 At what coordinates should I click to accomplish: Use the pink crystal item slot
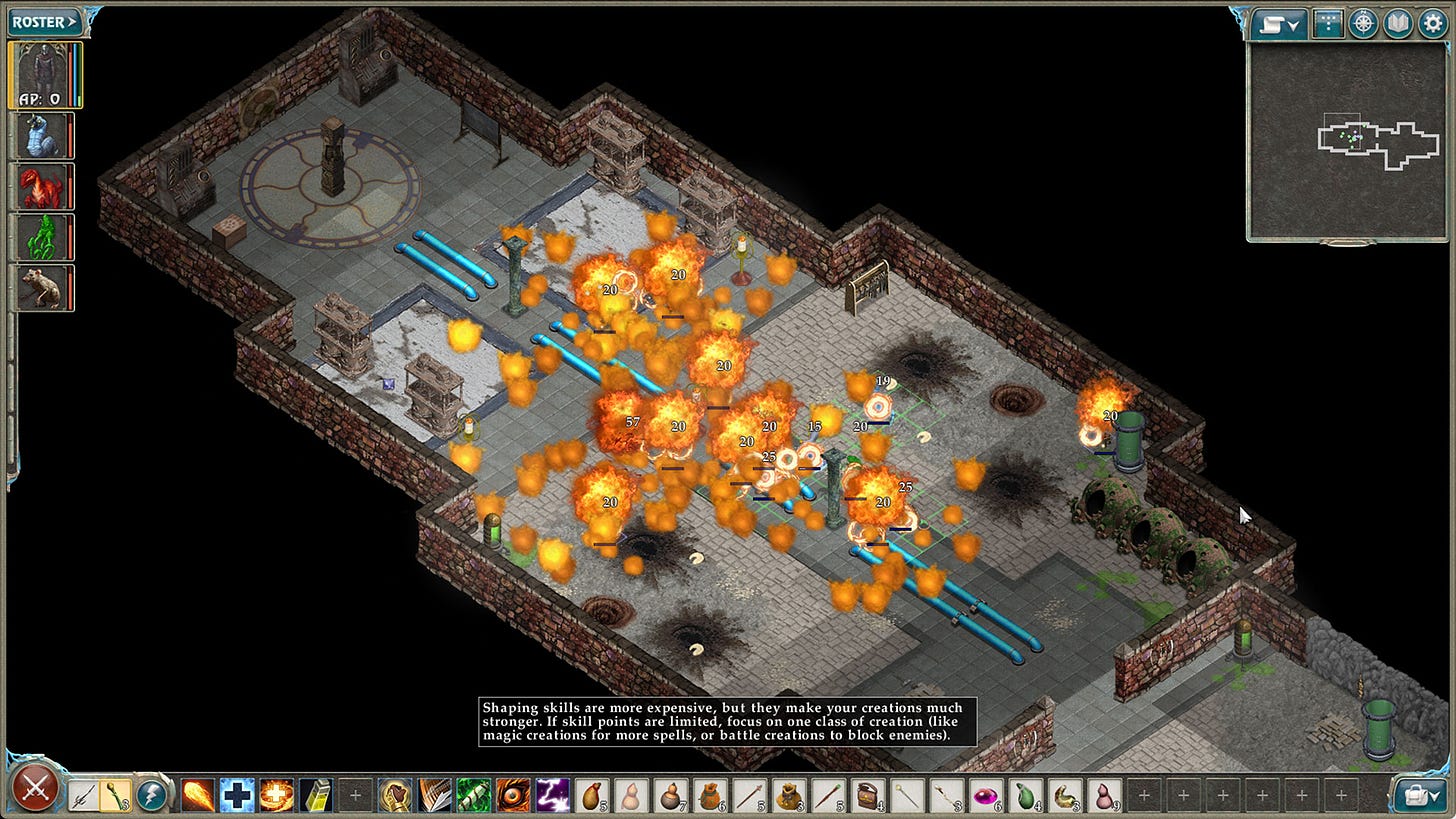[986, 796]
